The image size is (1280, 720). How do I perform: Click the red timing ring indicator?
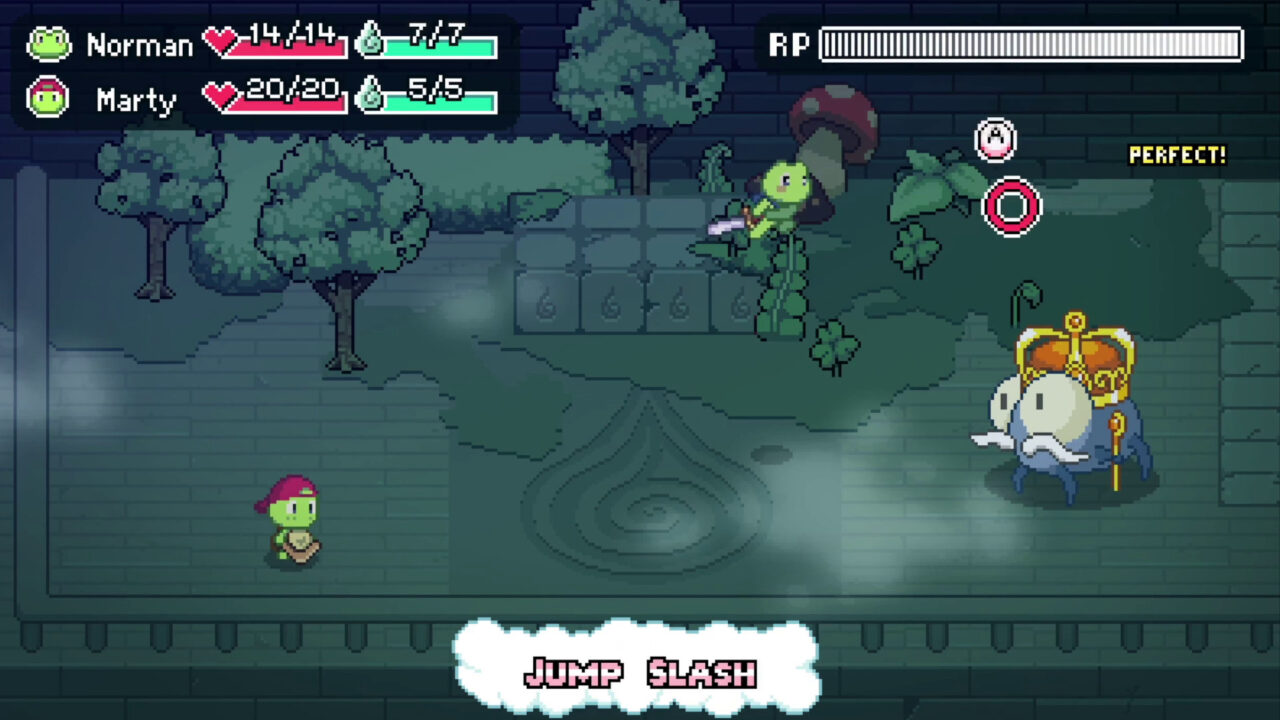(x=1011, y=206)
